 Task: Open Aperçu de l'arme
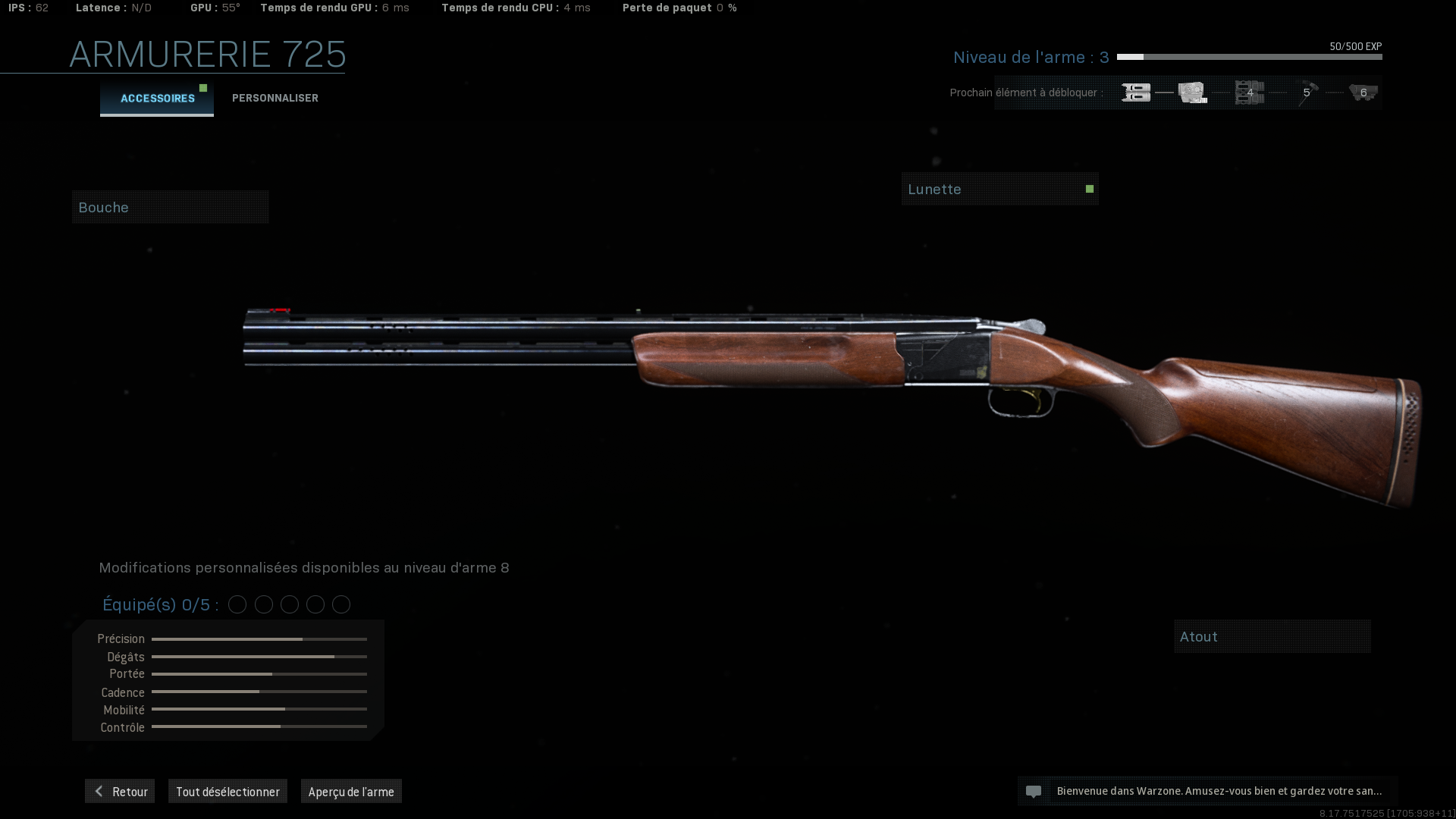(351, 791)
